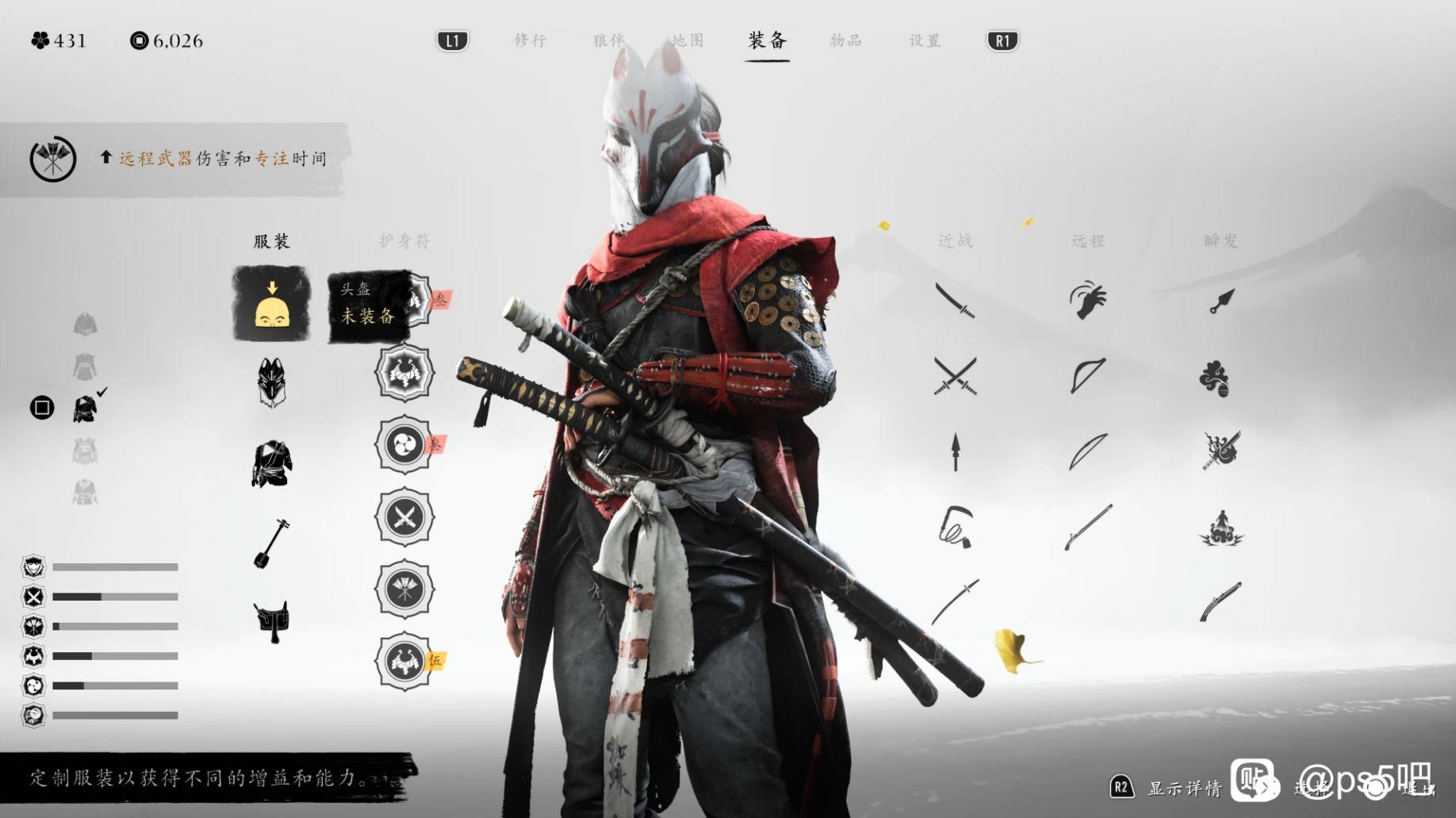This screenshot has width=1456, height=818.
Task: Open the 物品 items tab
Action: (845, 40)
